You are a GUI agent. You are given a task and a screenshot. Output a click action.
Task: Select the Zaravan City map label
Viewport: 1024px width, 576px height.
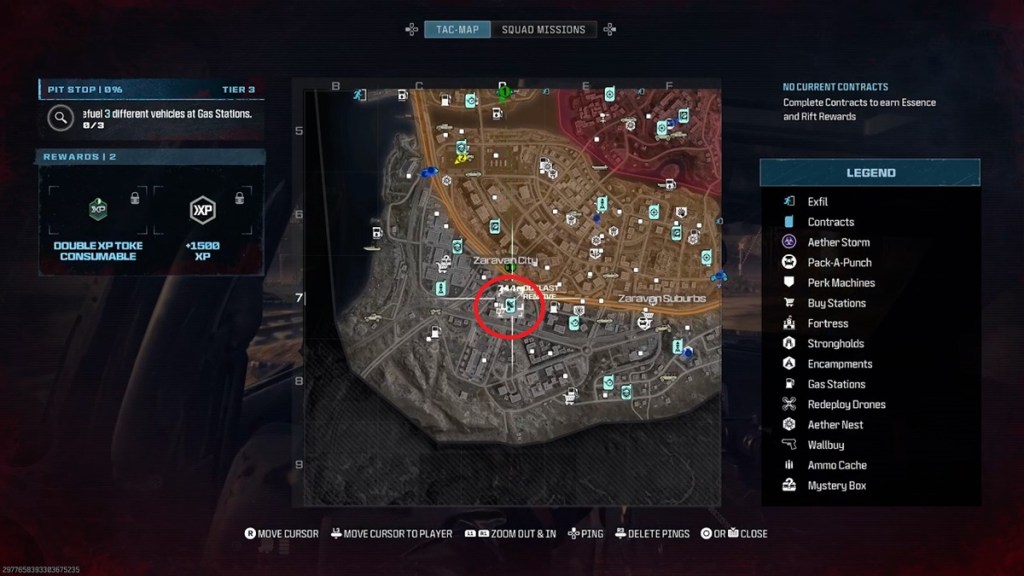506,260
